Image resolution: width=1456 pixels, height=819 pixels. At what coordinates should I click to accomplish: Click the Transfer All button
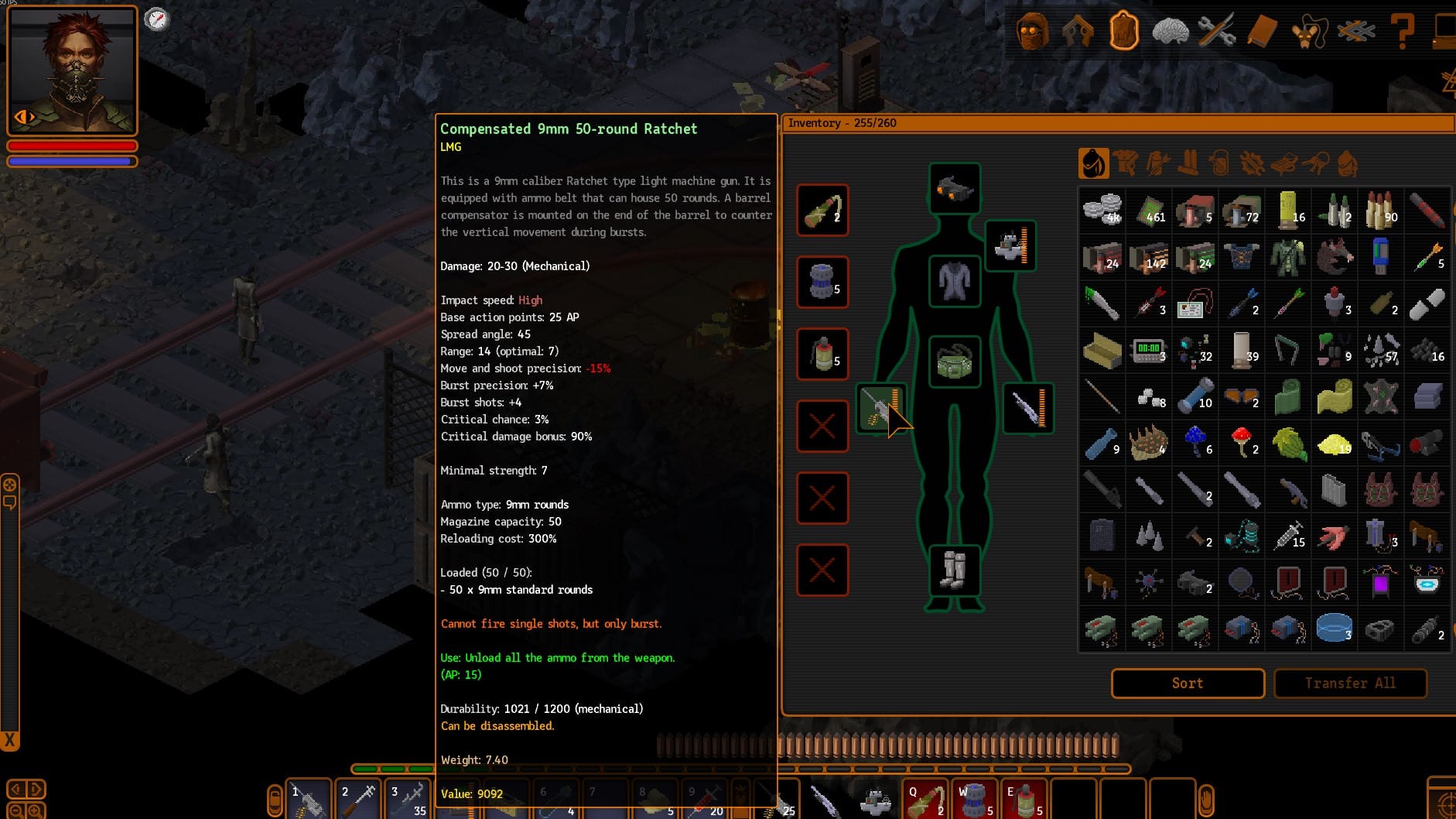coord(1350,683)
